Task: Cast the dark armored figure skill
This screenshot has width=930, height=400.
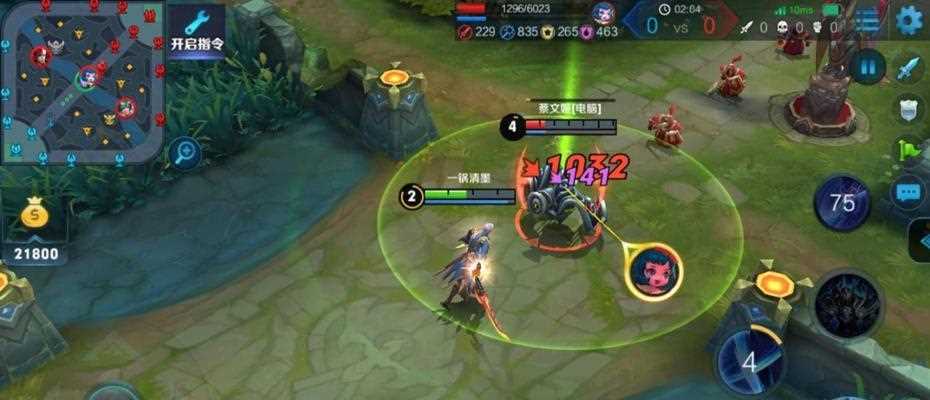Action: pyautogui.click(x=848, y=304)
